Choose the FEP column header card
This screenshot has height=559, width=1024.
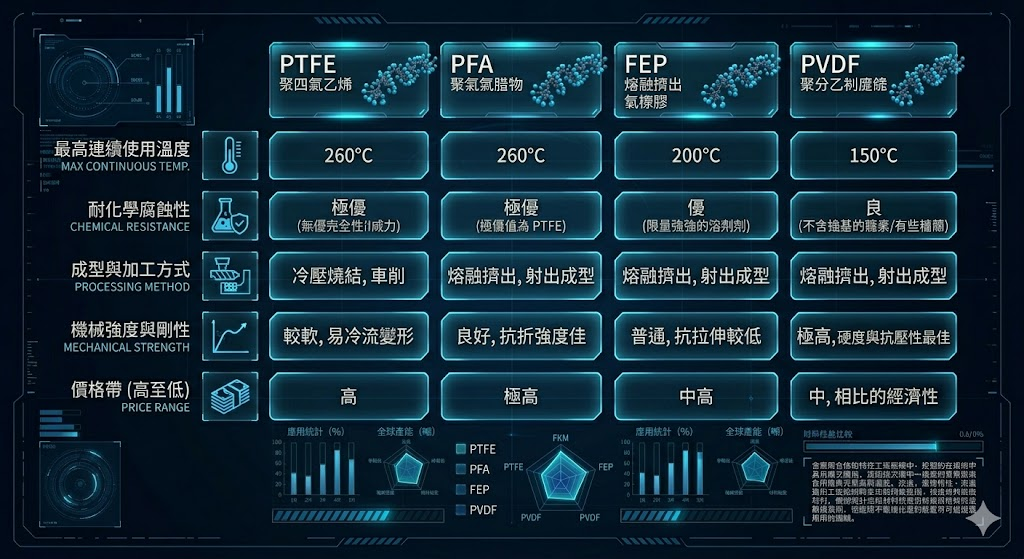click(695, 80)
